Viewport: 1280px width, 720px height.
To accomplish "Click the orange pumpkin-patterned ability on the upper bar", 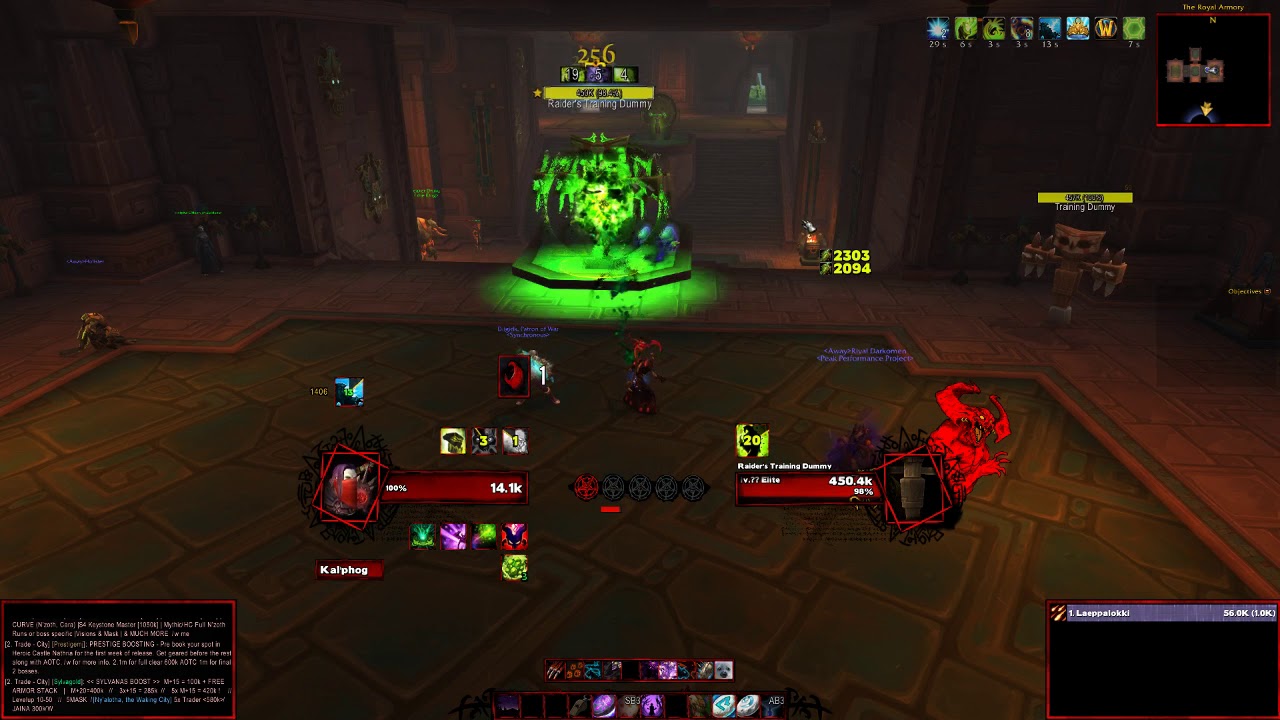I will click(574, 669).
